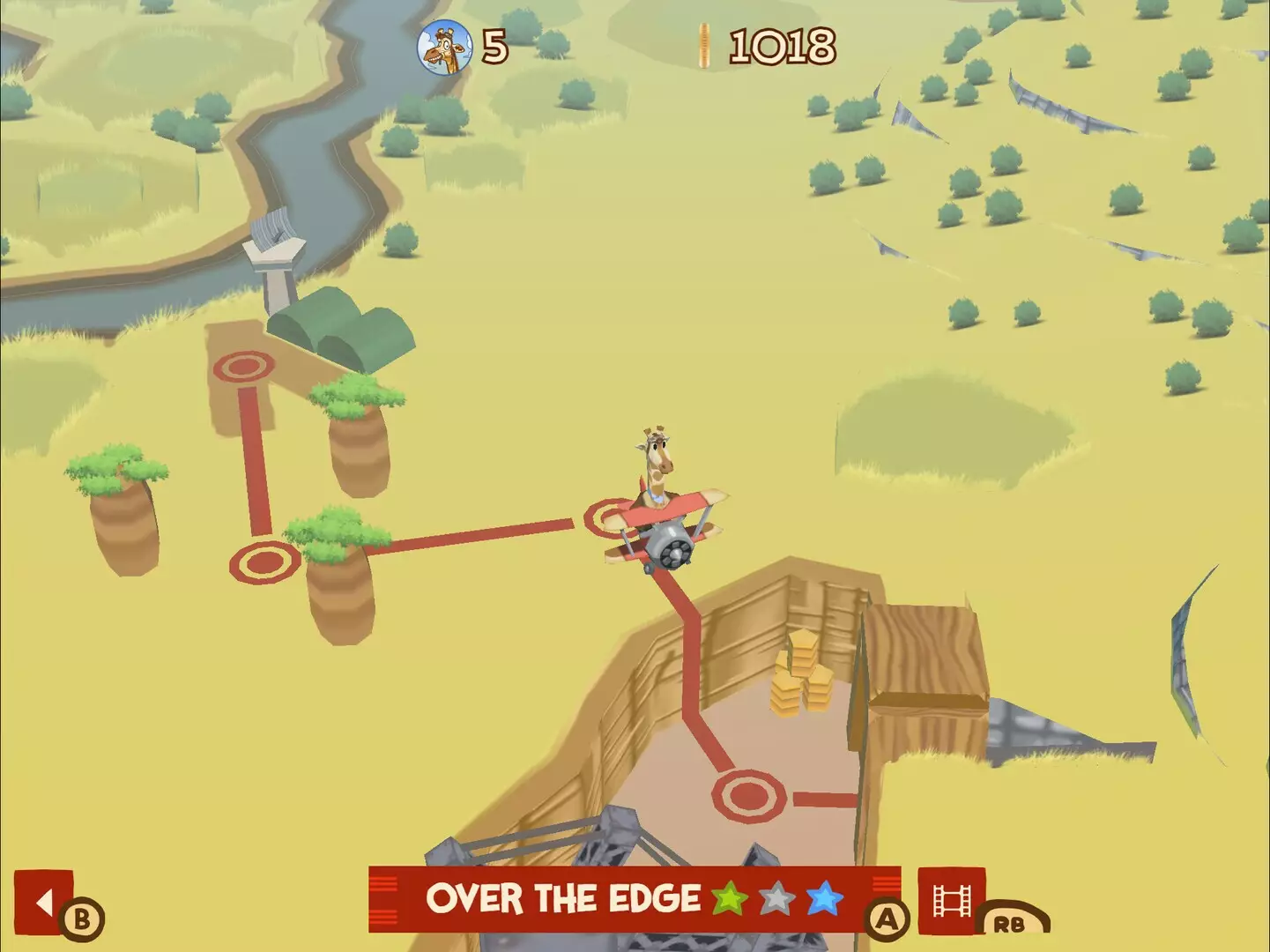1270x952 pixels.
Task: Select the level node left of the lower baobab tree
Action: point(264,562)
